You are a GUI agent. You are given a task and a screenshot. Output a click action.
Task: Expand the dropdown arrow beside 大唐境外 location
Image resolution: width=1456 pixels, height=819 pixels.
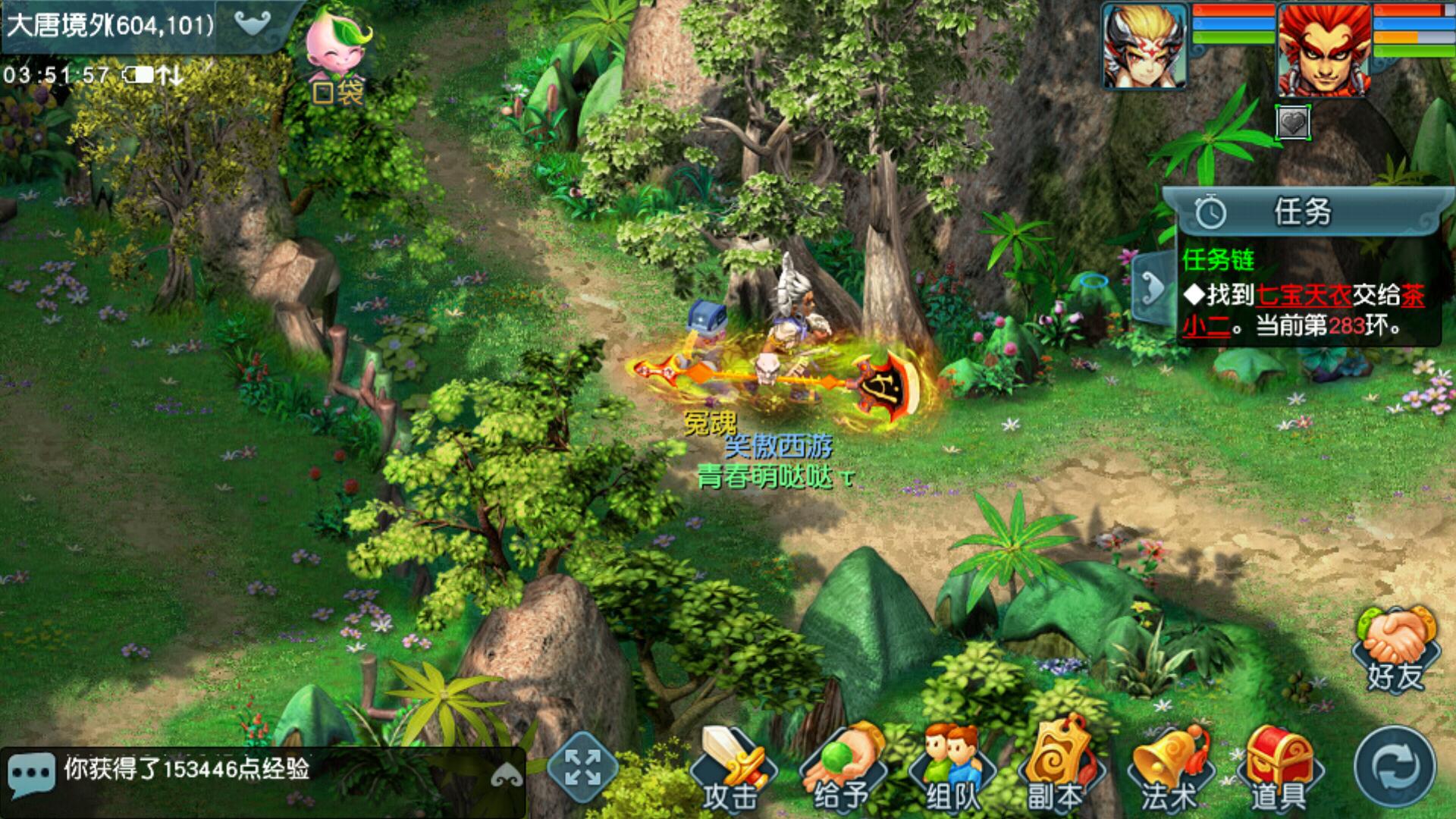(x=253, y=24)
